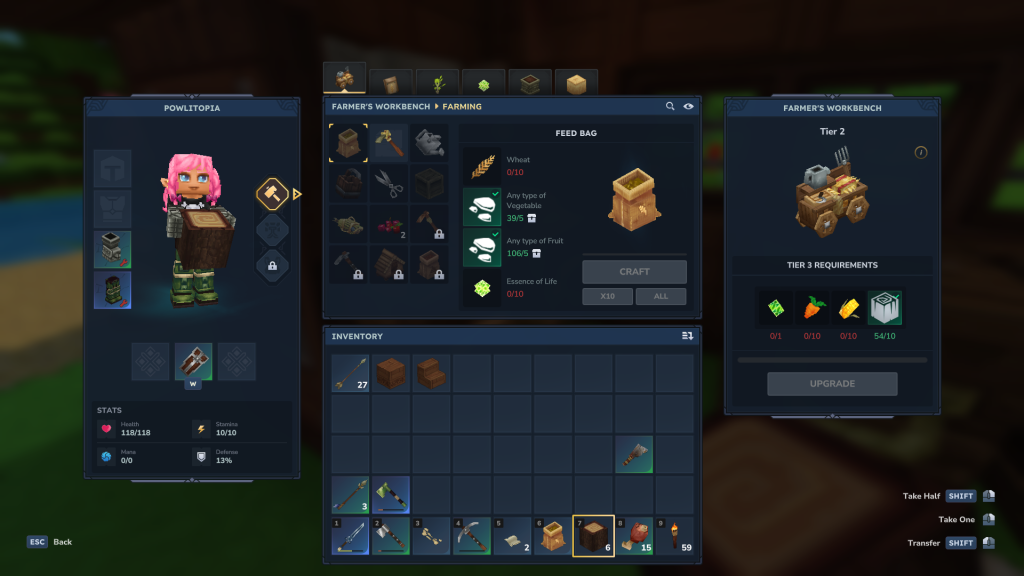Open the plant sapling category tab
This screenshot has width=1024, height=576.
pyautogui.click(x=437, y=84)
